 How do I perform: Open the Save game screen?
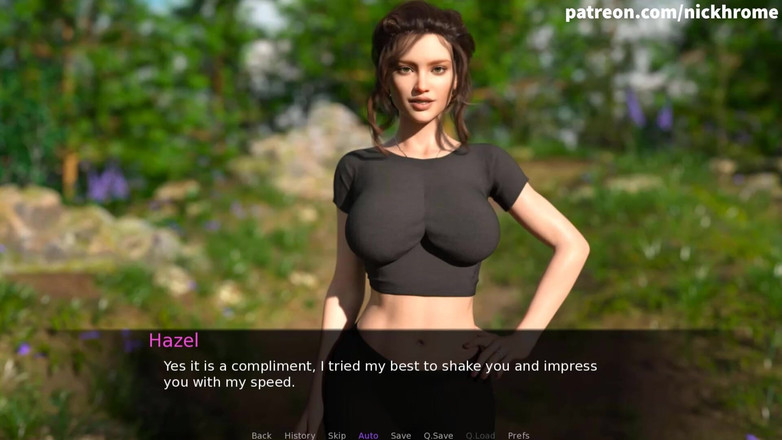point(400,435)
